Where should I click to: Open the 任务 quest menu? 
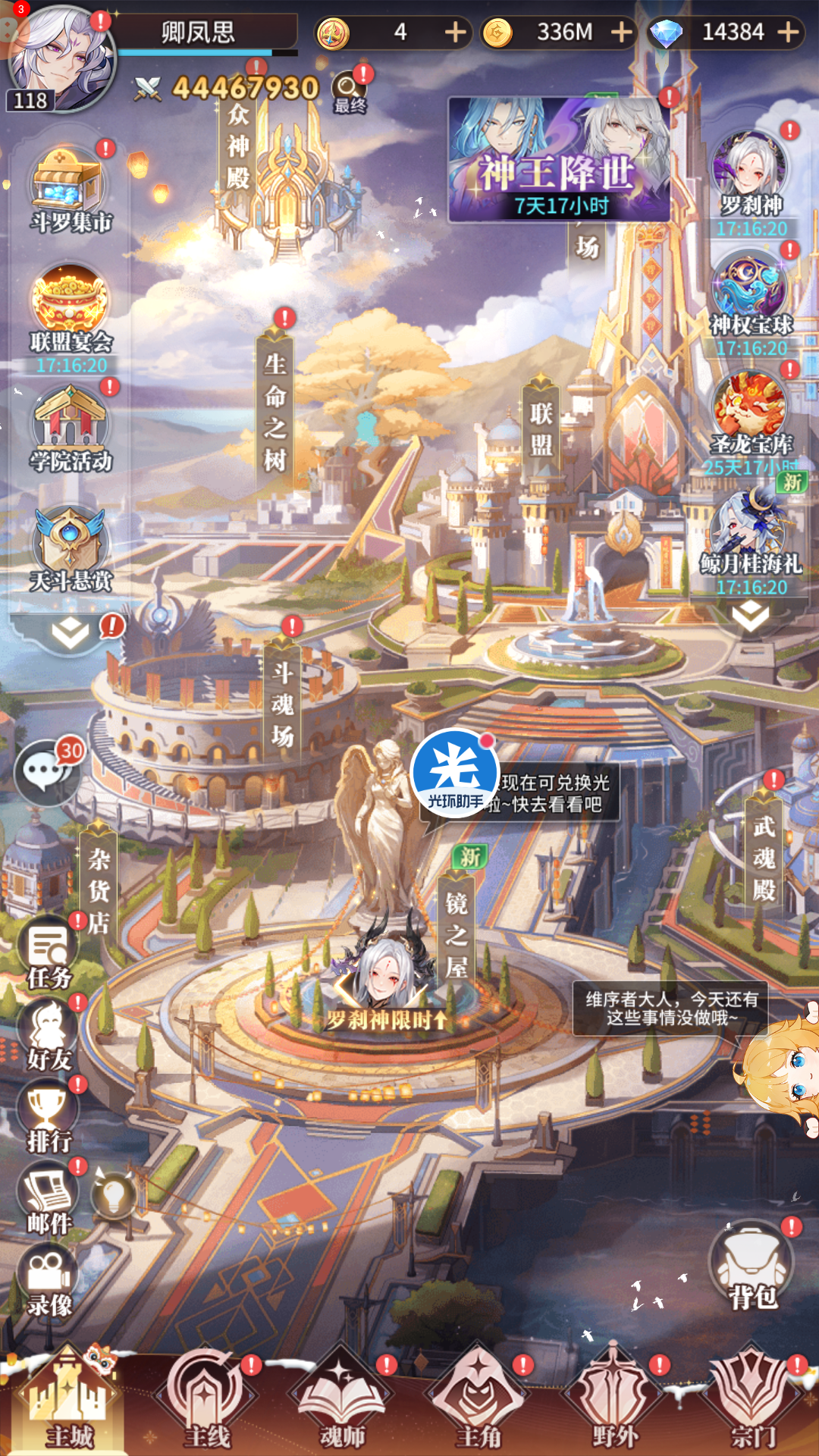(49, 954)
